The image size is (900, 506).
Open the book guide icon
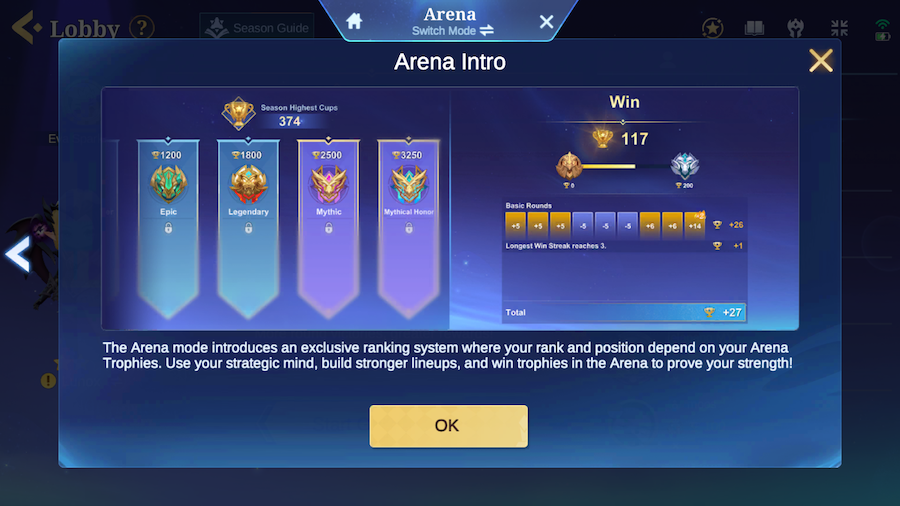(x=754, y=28)
